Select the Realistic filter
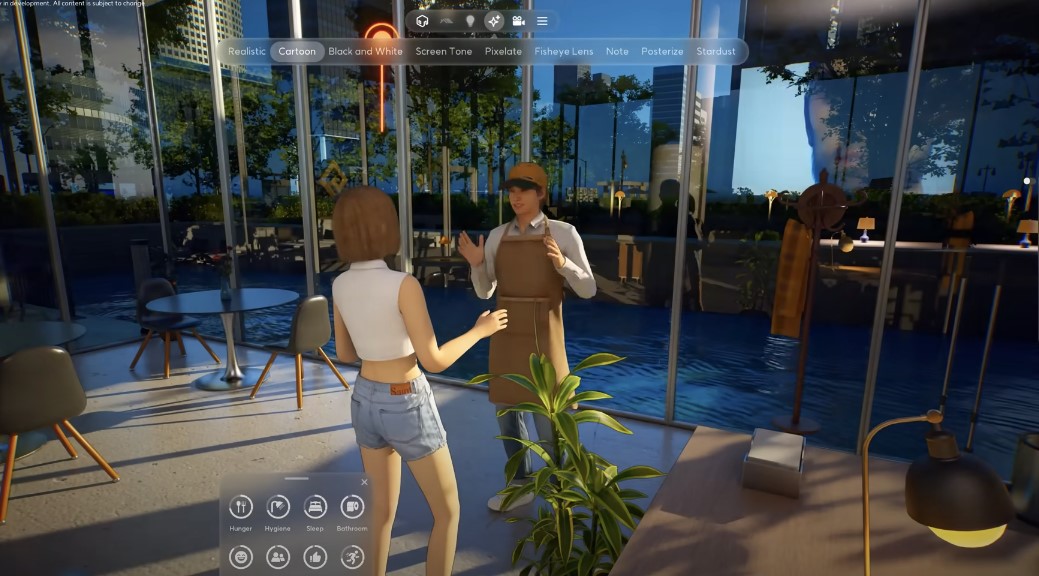 [247, 51]
